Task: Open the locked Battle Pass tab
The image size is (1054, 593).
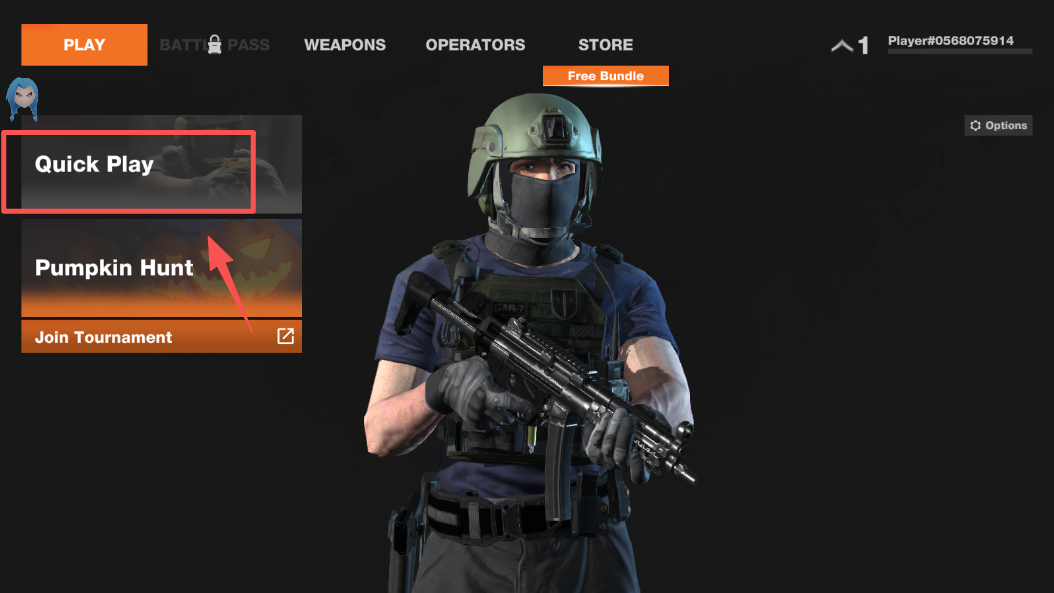Action: click(x=214, y=45)
